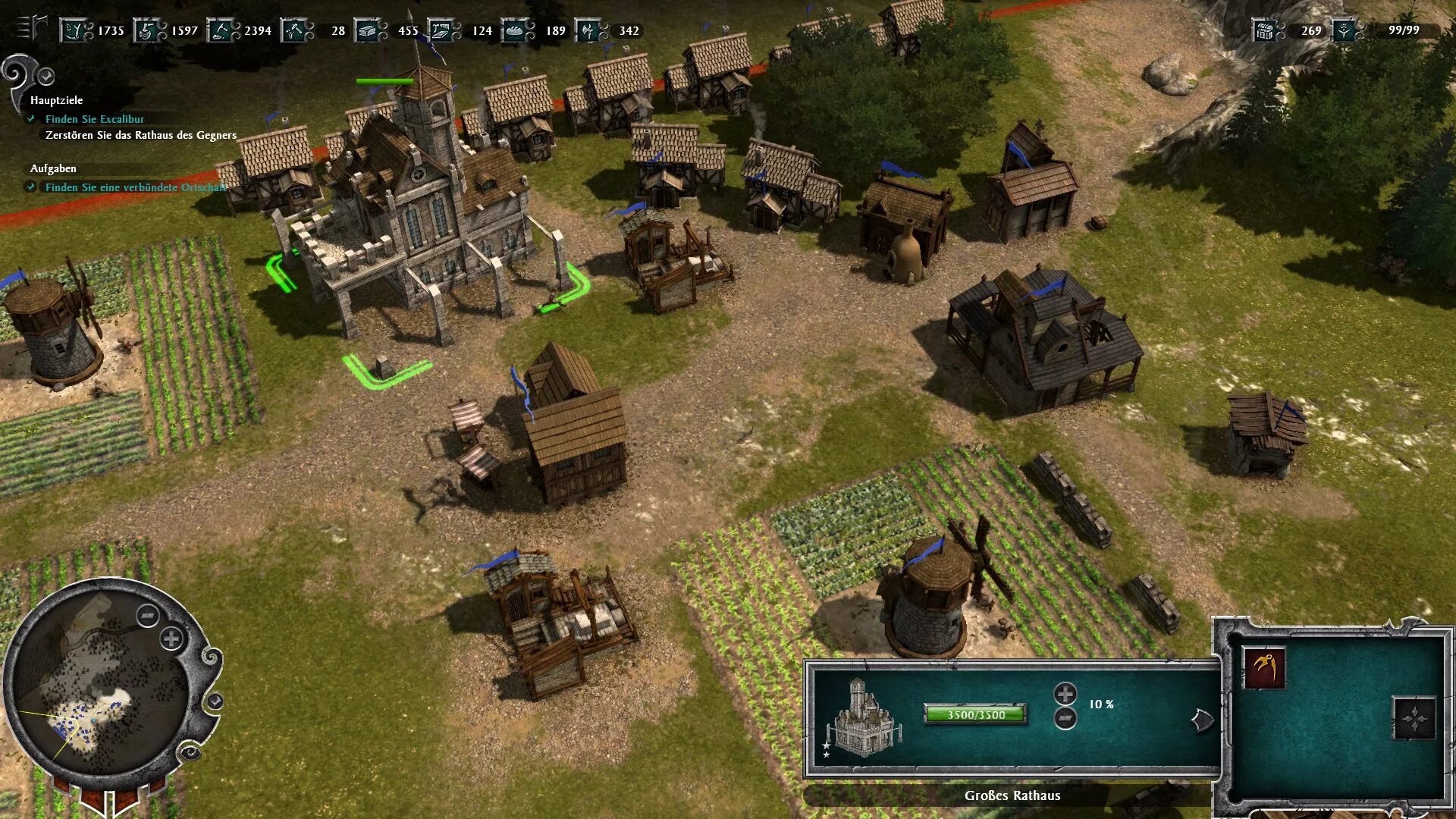The image size is (1456, 819).
Task: Click the population icon
Action: (1345, 30)
